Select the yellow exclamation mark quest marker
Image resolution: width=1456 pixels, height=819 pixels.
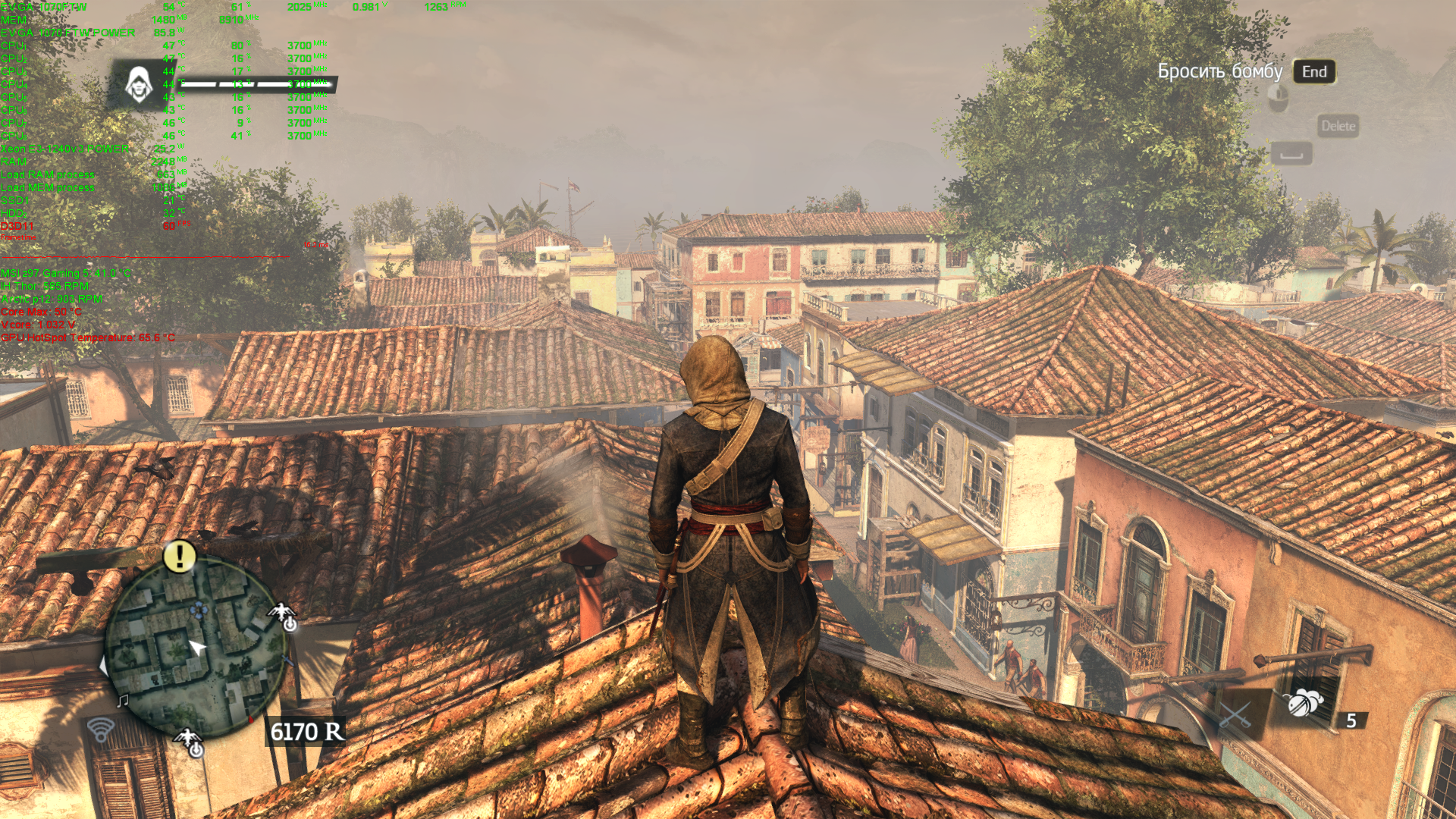[x=180, y=557]
